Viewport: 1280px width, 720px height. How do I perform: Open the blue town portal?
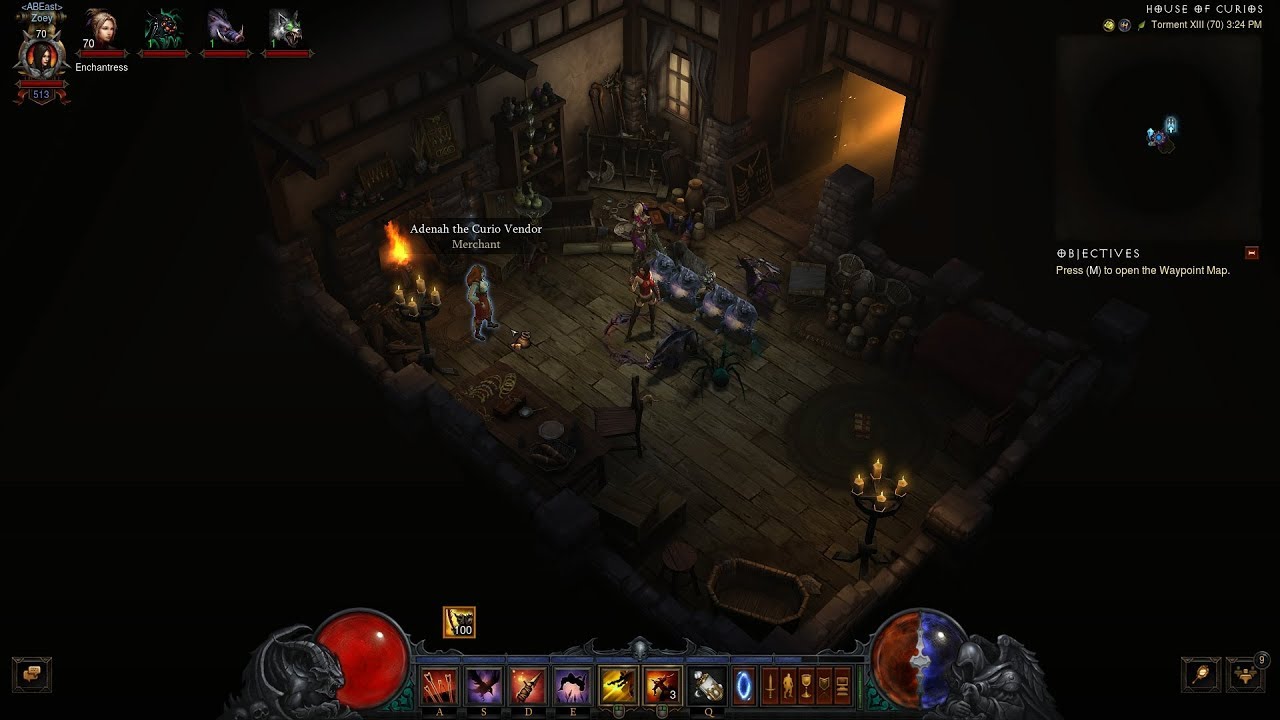coord(743,687)
